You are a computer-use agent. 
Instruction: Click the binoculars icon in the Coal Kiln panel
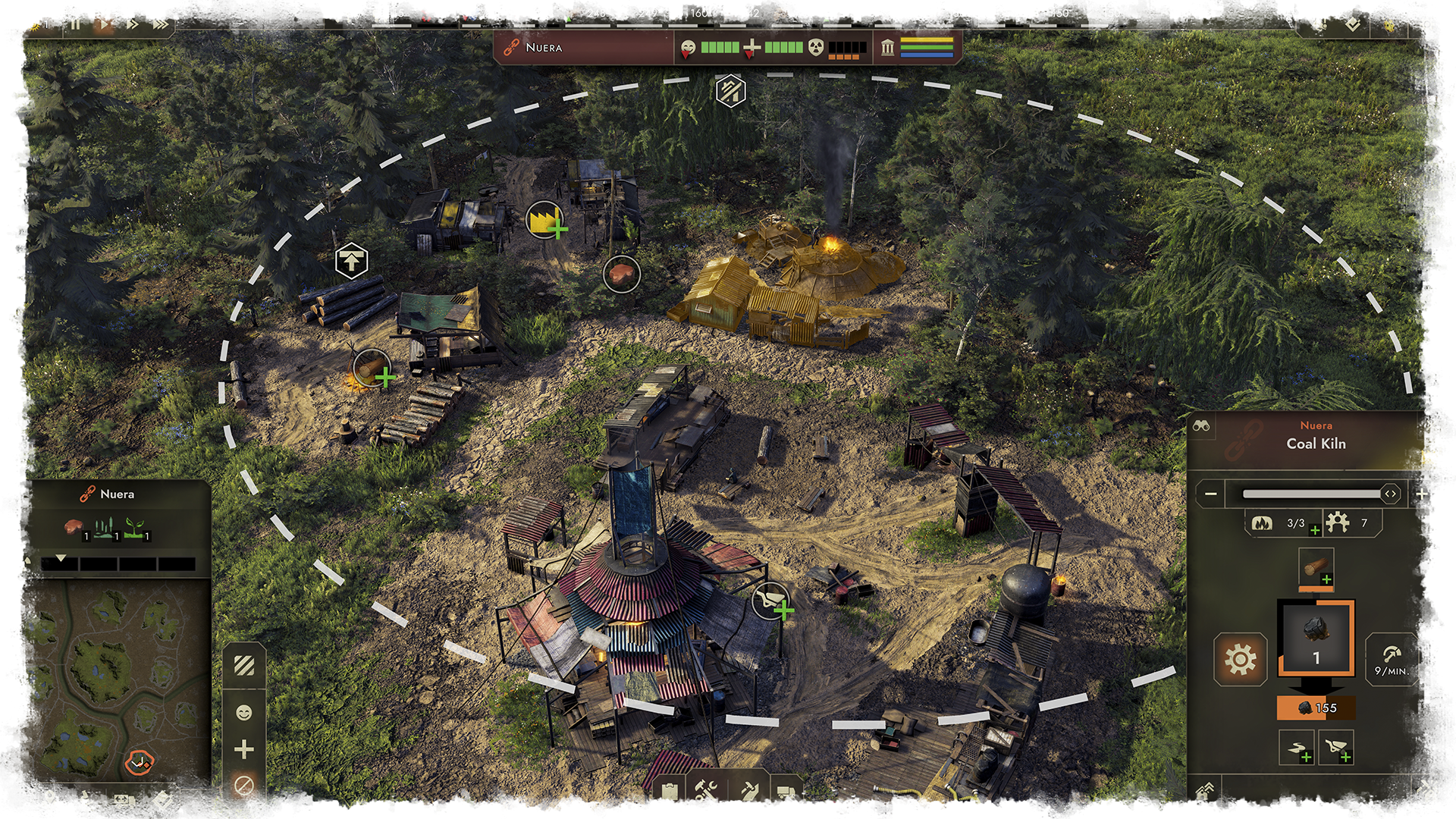1201,425
